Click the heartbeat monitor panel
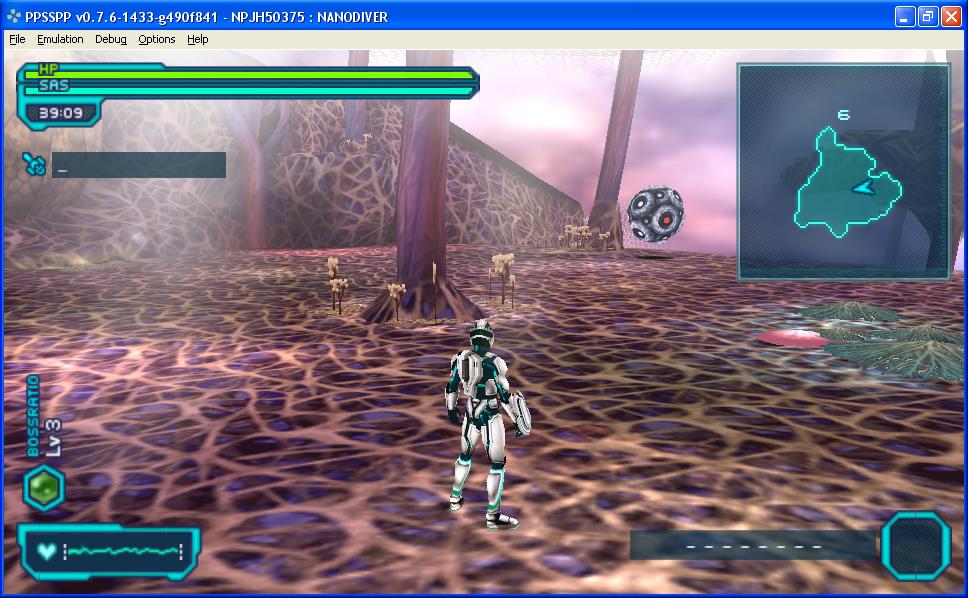 [x=109, y=551]
